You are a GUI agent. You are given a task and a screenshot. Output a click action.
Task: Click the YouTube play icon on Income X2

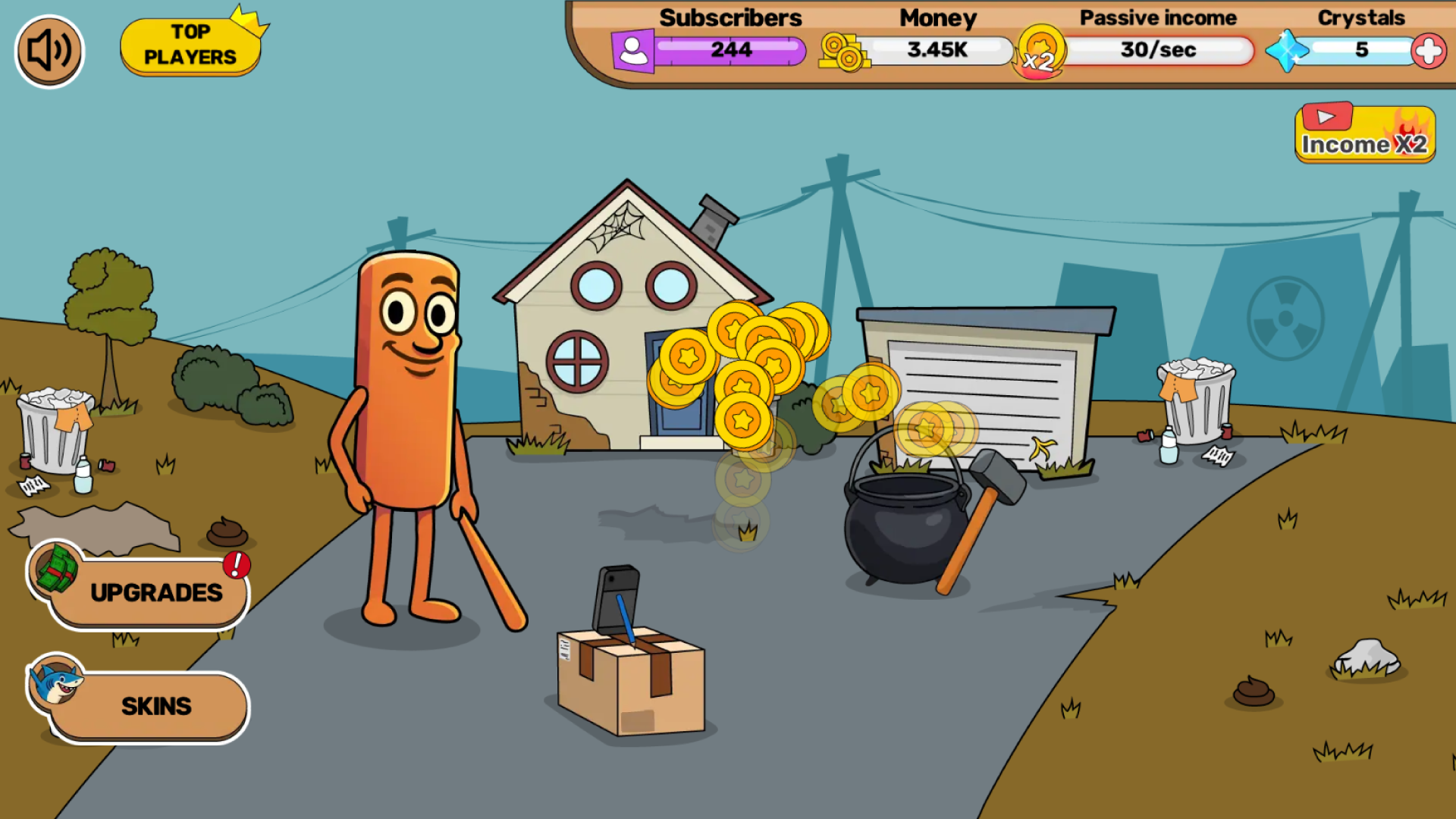pos(1327,117)
